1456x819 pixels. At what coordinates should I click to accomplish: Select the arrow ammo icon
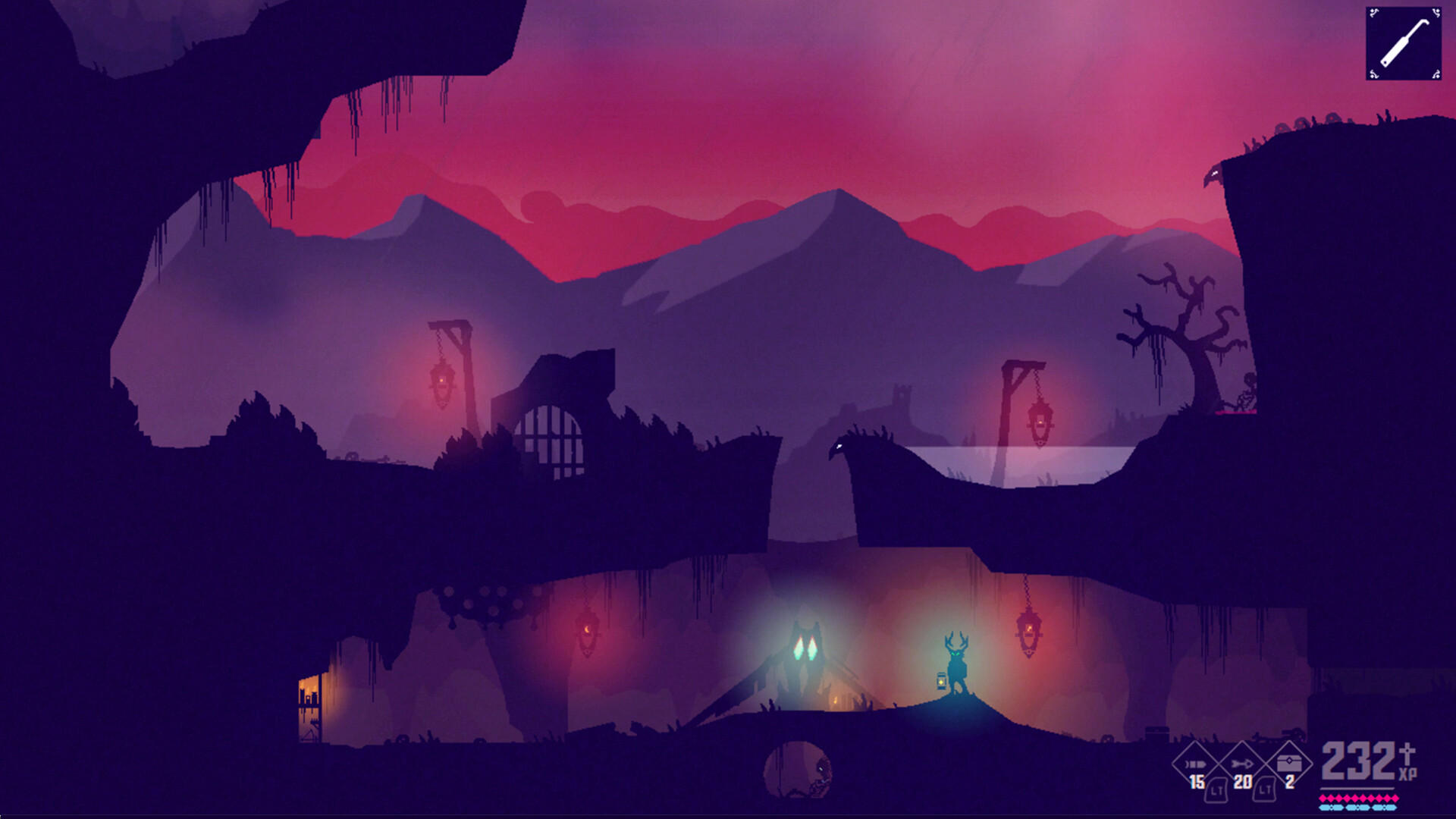tap(1242, 764)
